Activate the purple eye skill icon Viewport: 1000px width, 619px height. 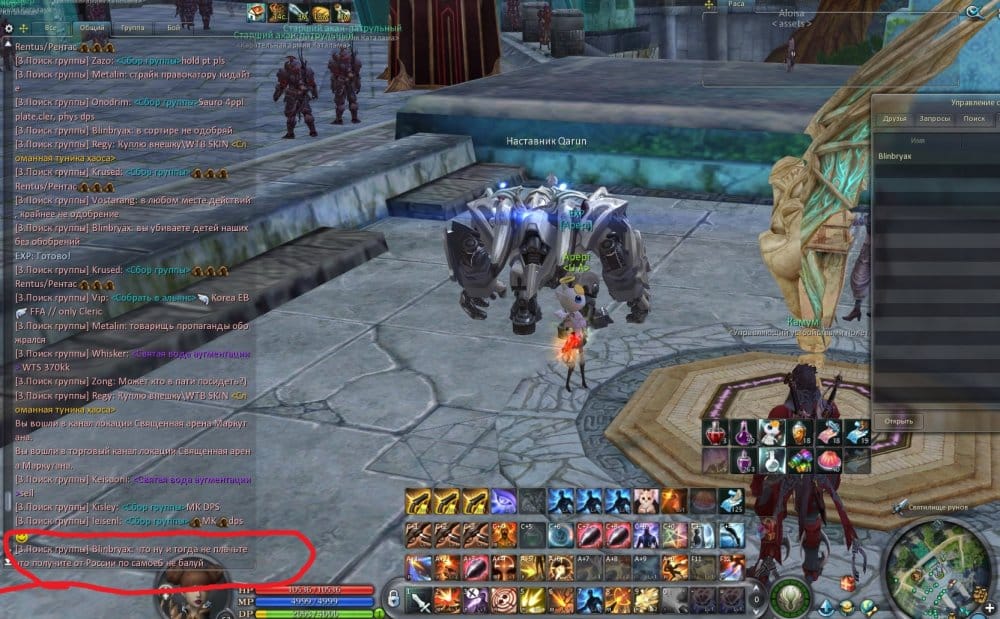click(503, 499)
